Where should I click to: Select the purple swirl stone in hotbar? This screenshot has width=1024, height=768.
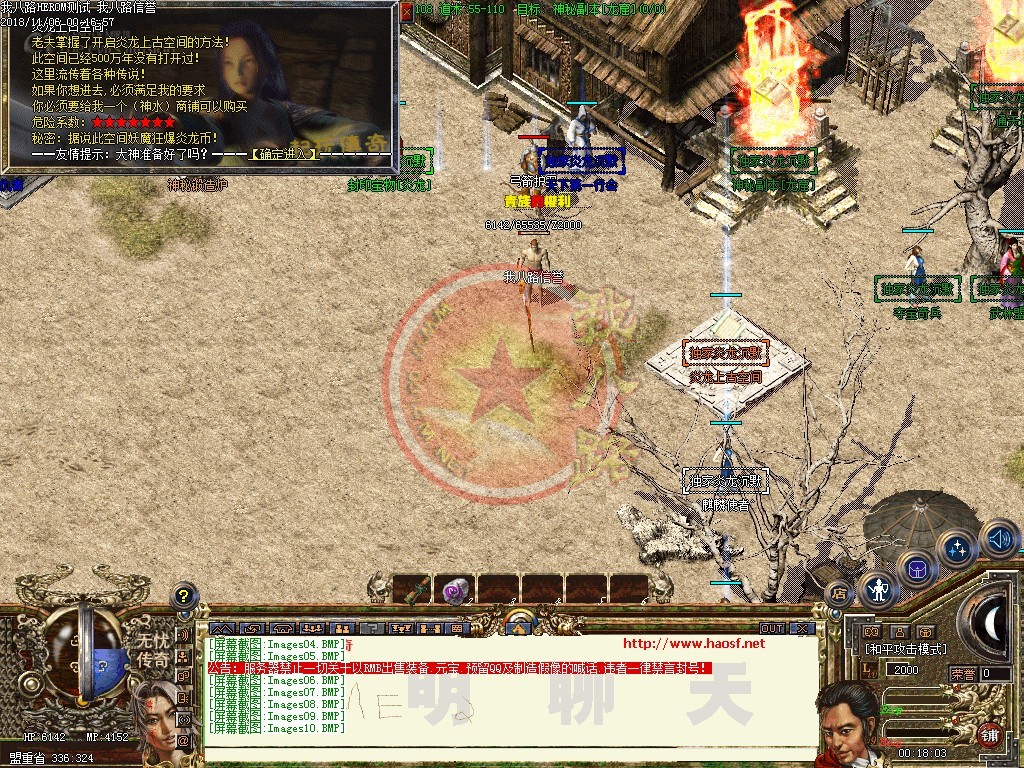(456, 590)
